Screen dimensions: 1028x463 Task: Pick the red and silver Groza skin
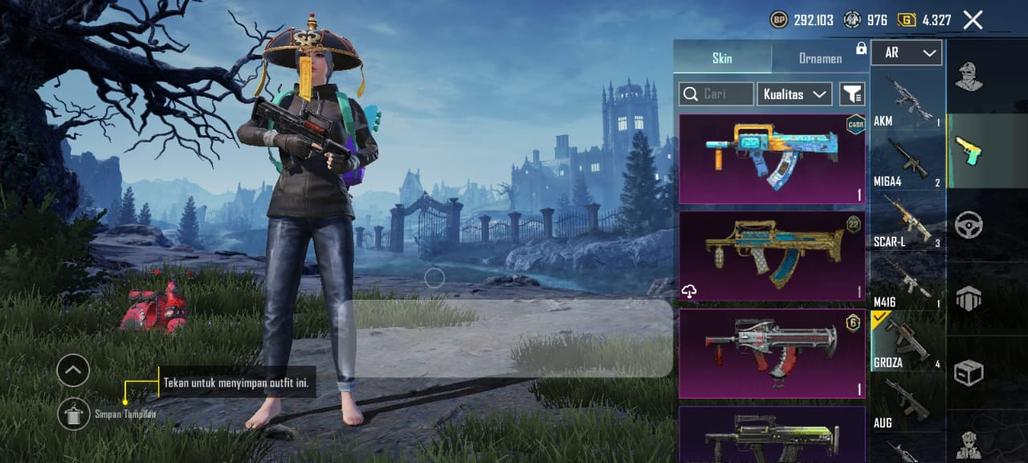(x=772, y=353)
